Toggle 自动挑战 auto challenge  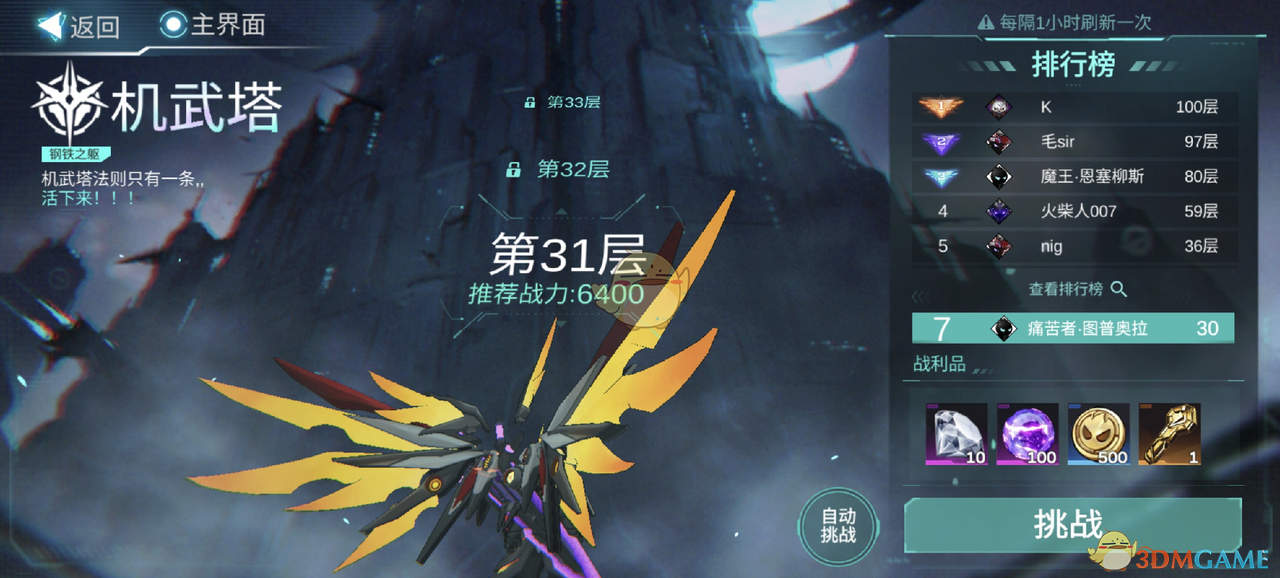point(838,525)
